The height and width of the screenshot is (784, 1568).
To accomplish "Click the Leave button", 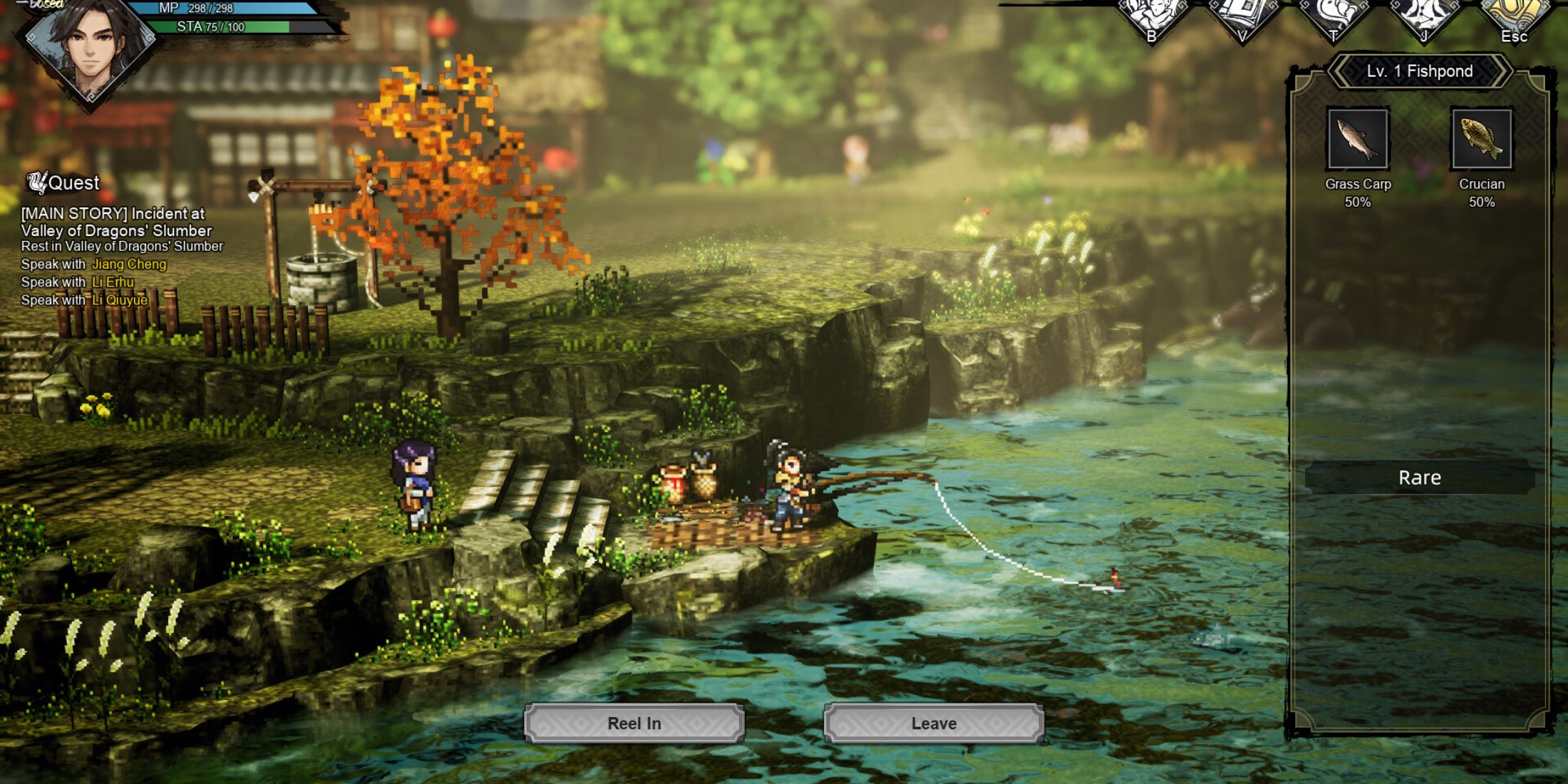I will coord(934,723).
